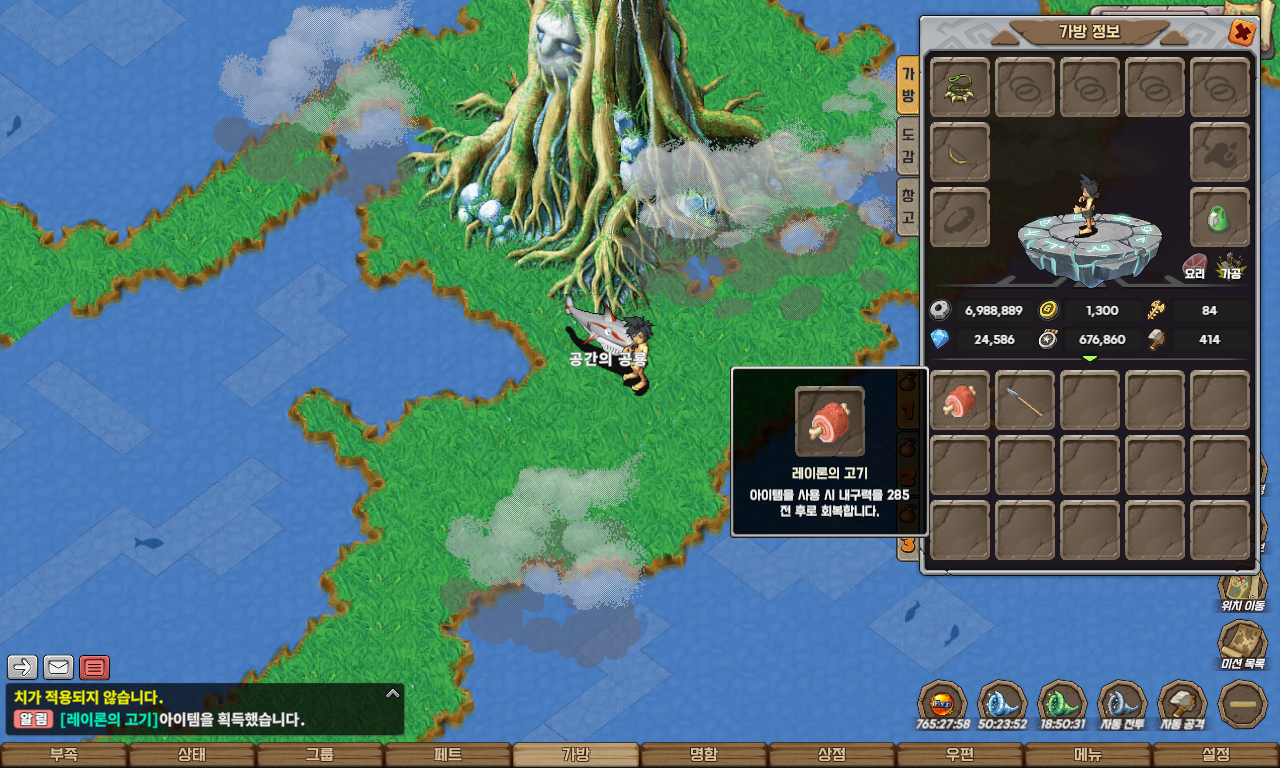Click the envelope mail button above chat
Image resolution: width=1280 pixels, height=768 pixels.
pos(59,666)
